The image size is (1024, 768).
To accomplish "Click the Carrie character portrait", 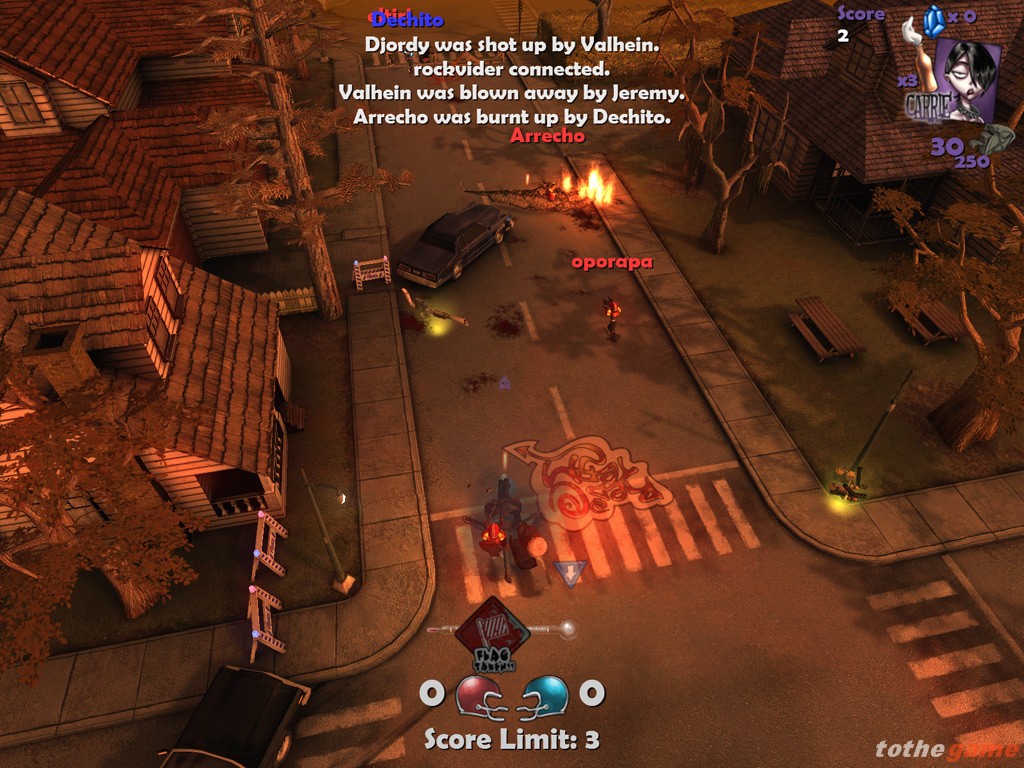I will pos(966,79).
